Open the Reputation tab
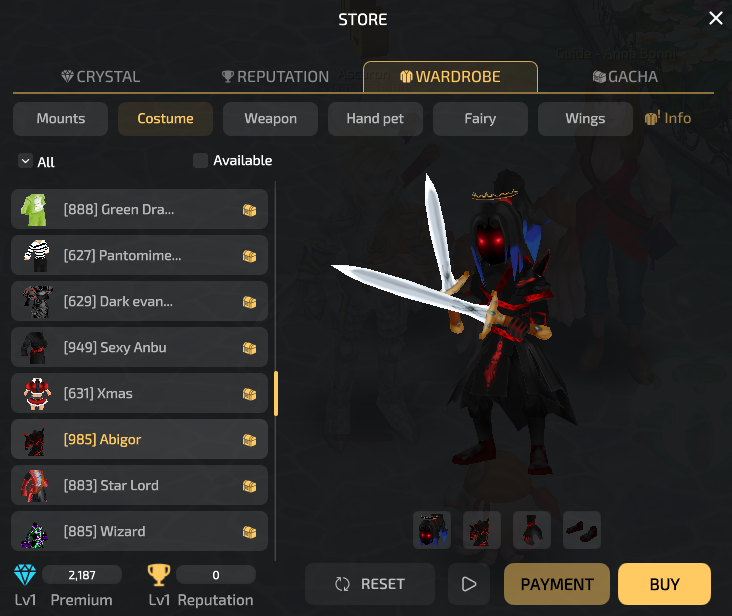732x616 pixels. (x=274, y=77)
